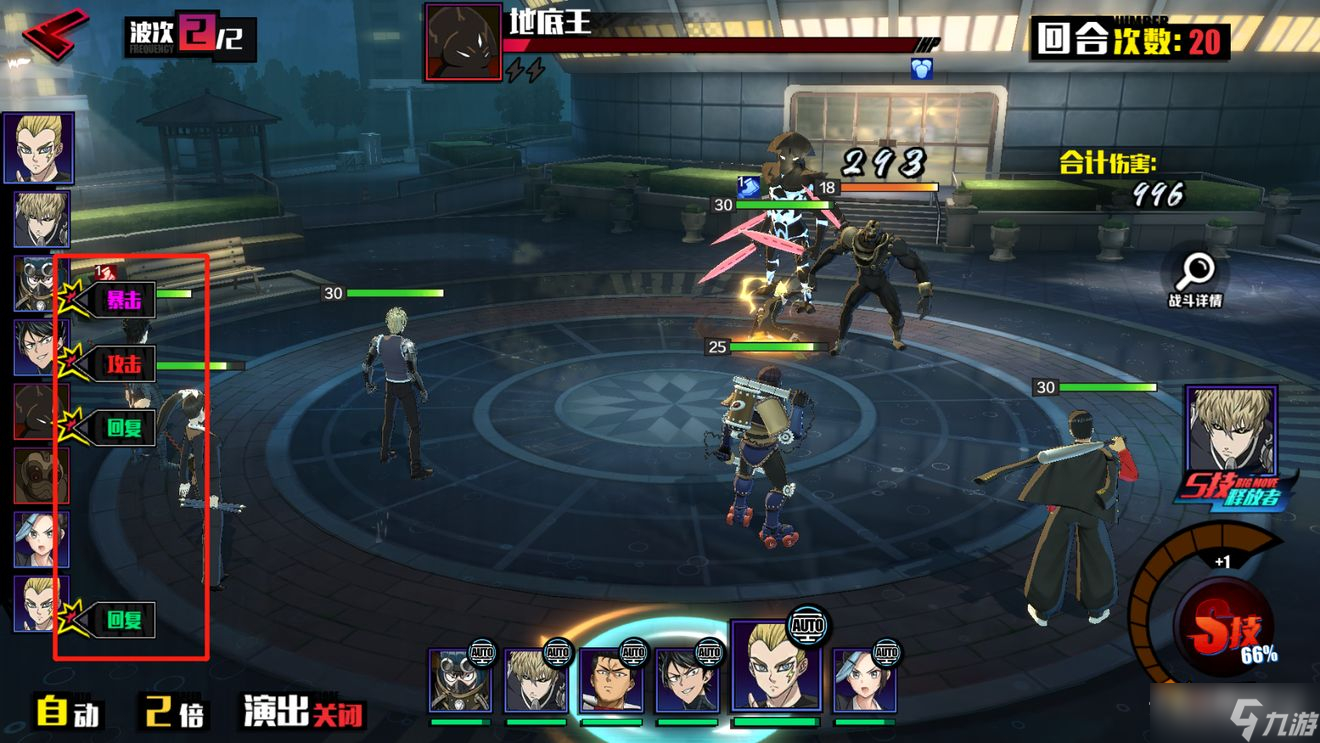Toggle the 自动 auto-battle button
Image resolution: width=1320 pixels, height=743 pixels.
point(68,712)
